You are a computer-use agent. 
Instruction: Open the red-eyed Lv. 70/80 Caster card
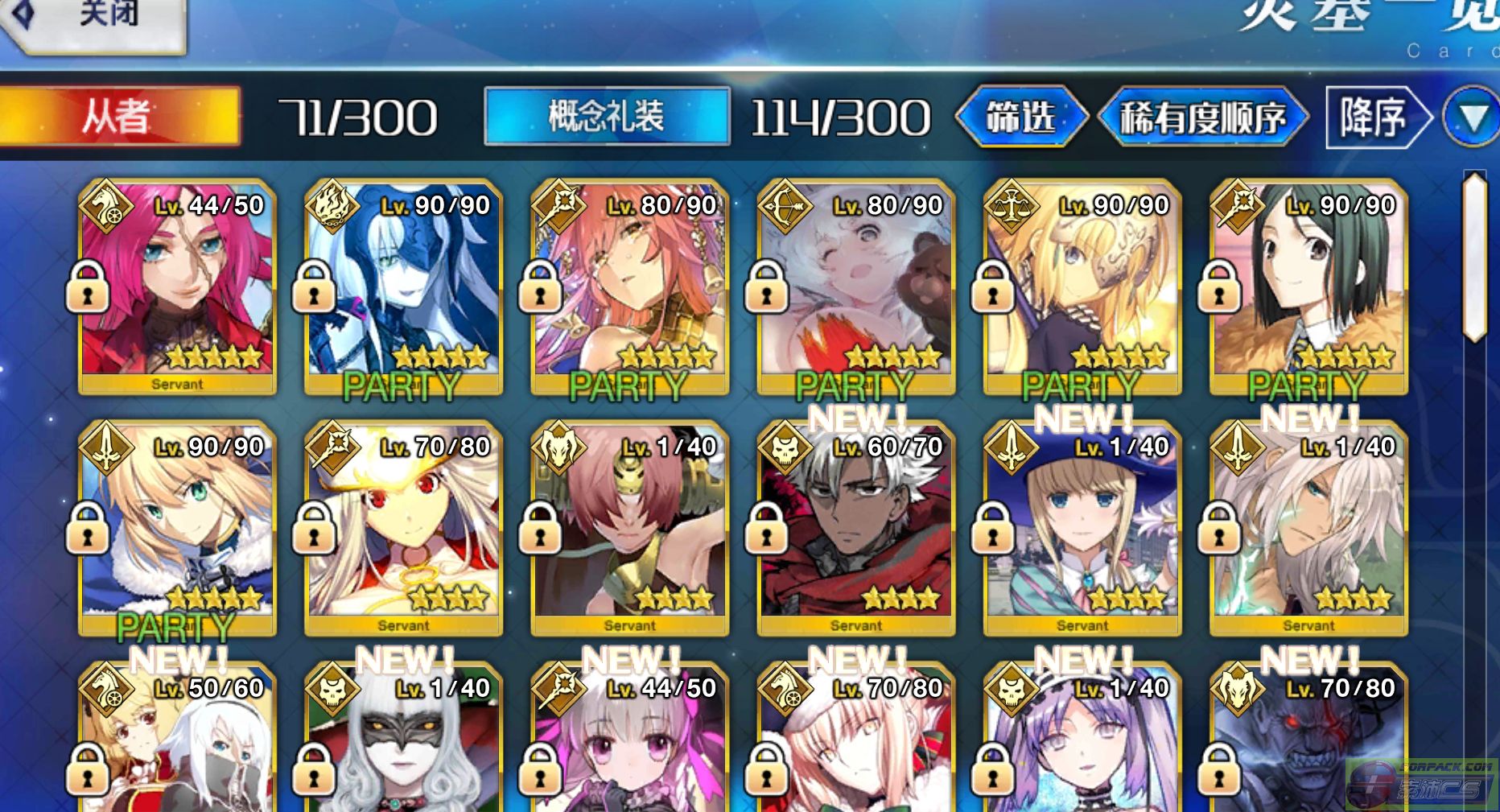click(403, 528)
